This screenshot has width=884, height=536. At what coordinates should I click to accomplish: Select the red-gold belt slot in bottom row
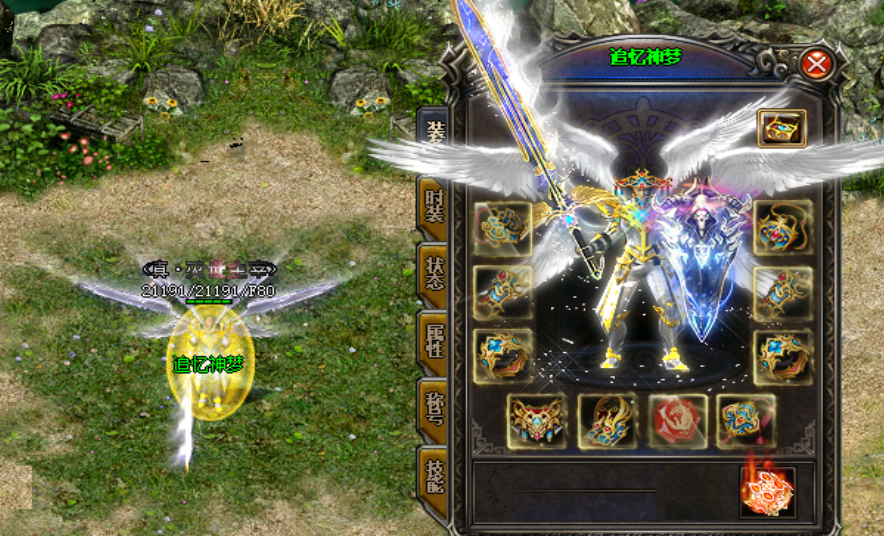tap(537, 421)
